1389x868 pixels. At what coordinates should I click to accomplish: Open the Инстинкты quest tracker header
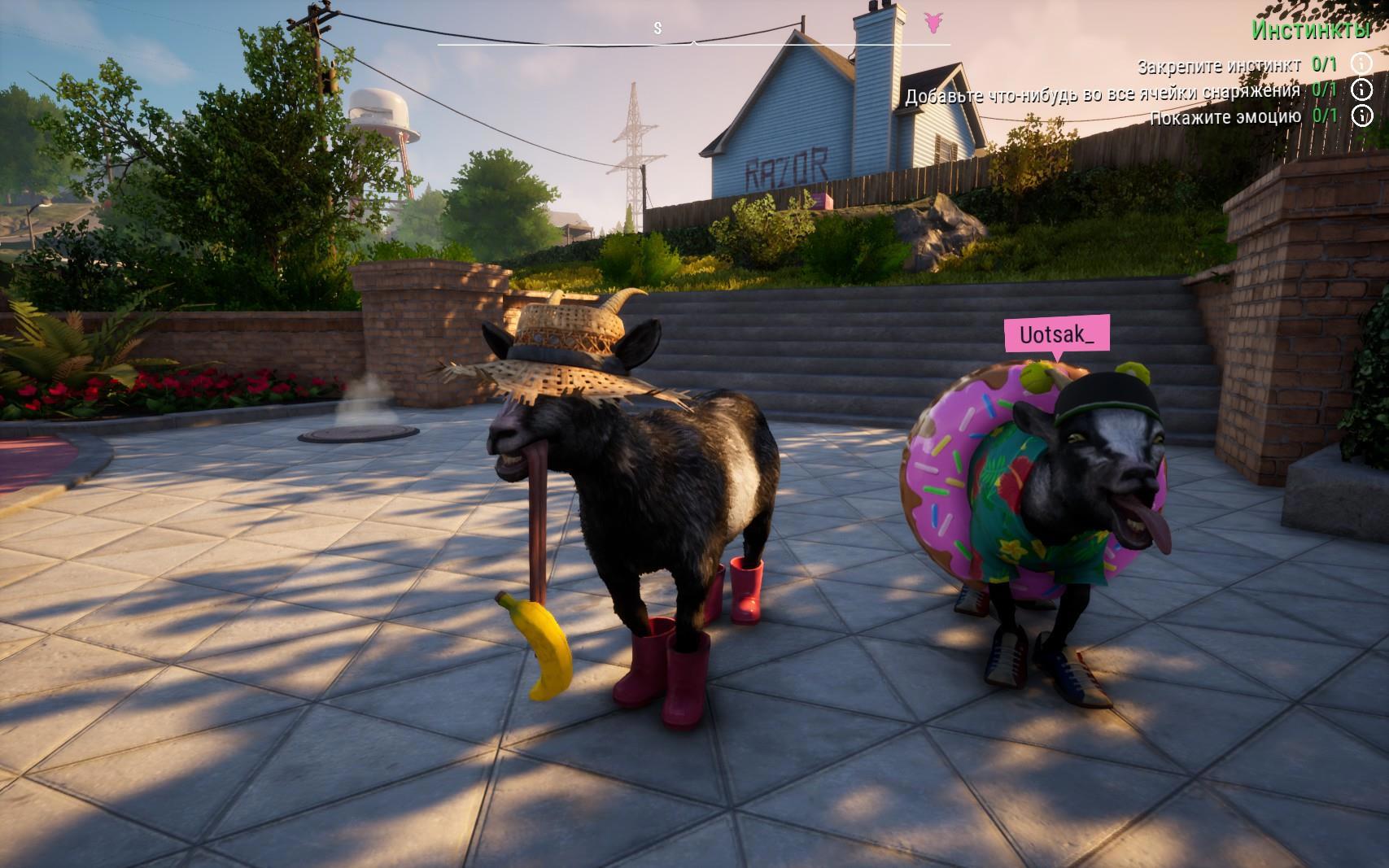pos(1310,30)
